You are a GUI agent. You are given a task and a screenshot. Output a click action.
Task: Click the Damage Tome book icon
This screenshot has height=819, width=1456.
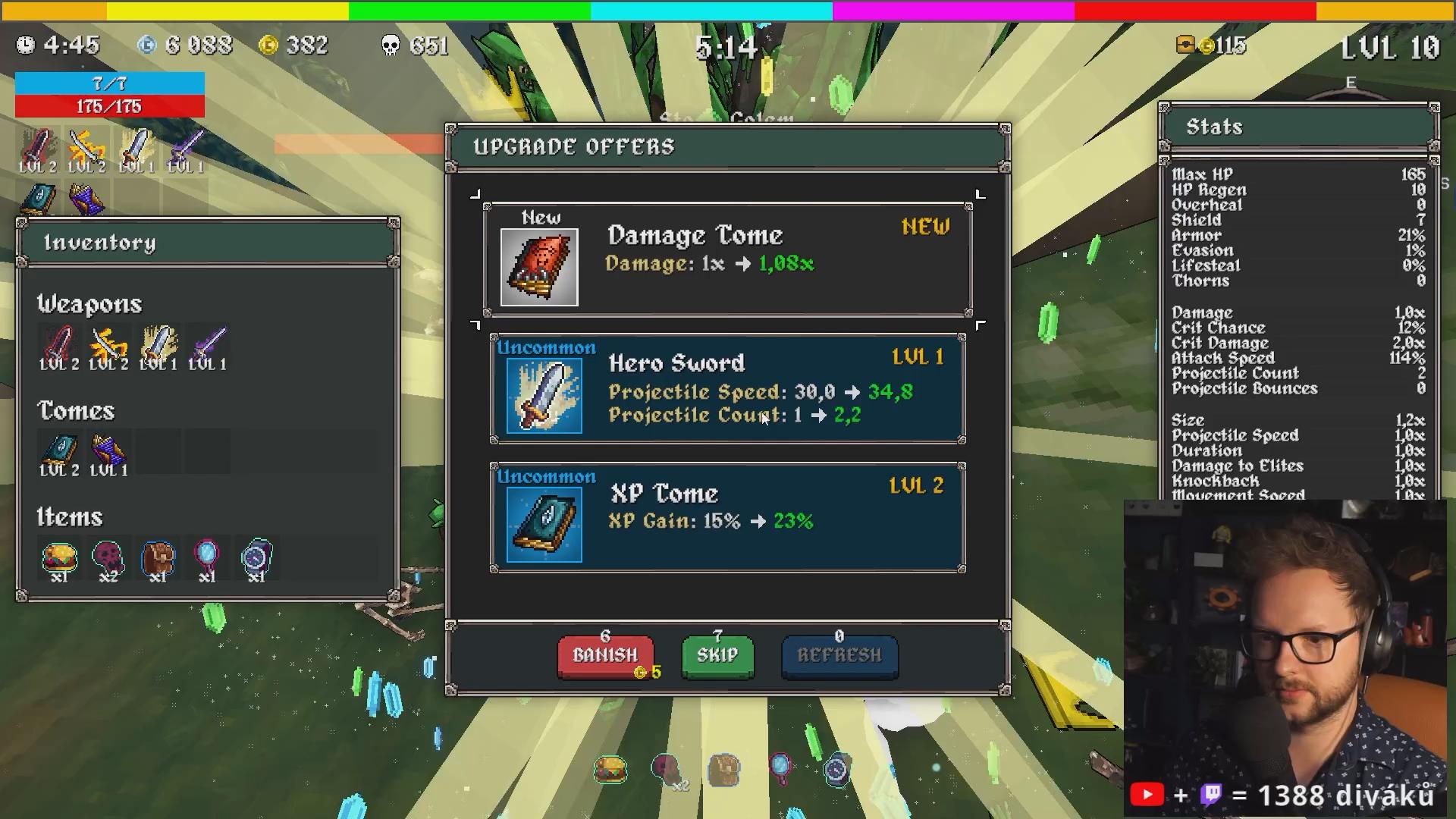539,267
